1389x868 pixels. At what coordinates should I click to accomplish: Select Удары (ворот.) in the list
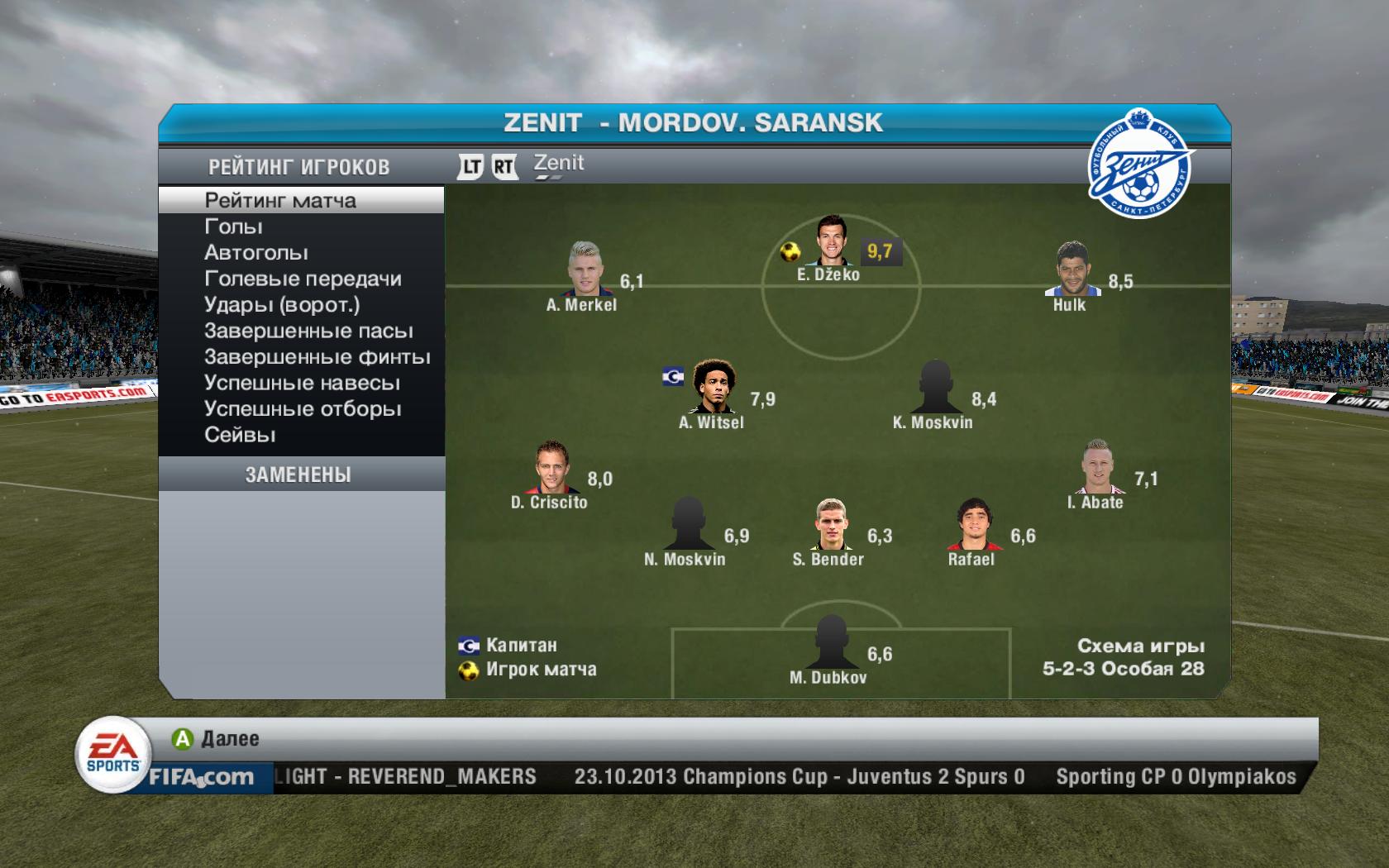pos(282,305)
